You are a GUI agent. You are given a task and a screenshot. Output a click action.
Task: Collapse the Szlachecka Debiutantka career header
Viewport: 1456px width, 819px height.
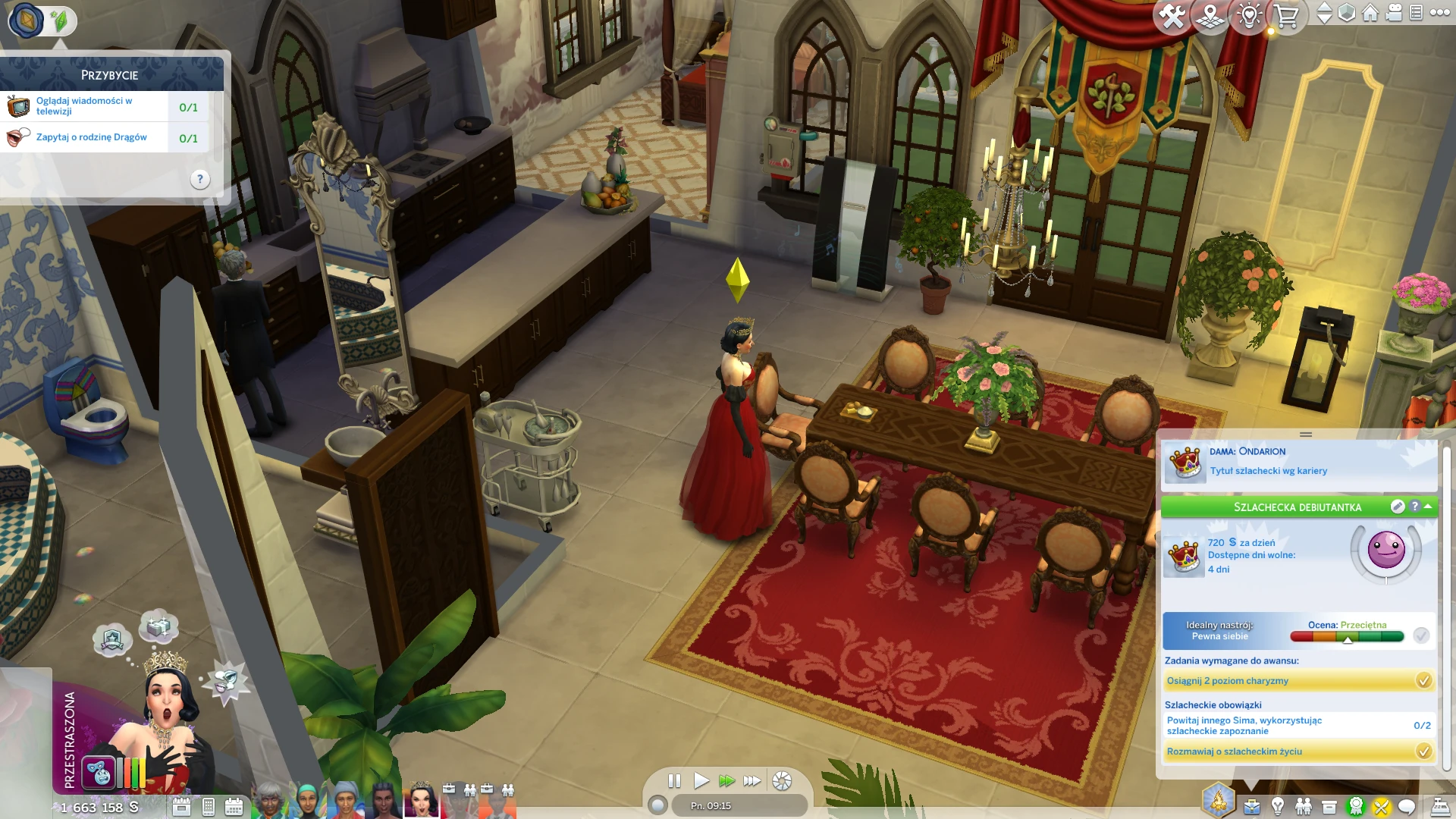click(x=1429, y=507)
